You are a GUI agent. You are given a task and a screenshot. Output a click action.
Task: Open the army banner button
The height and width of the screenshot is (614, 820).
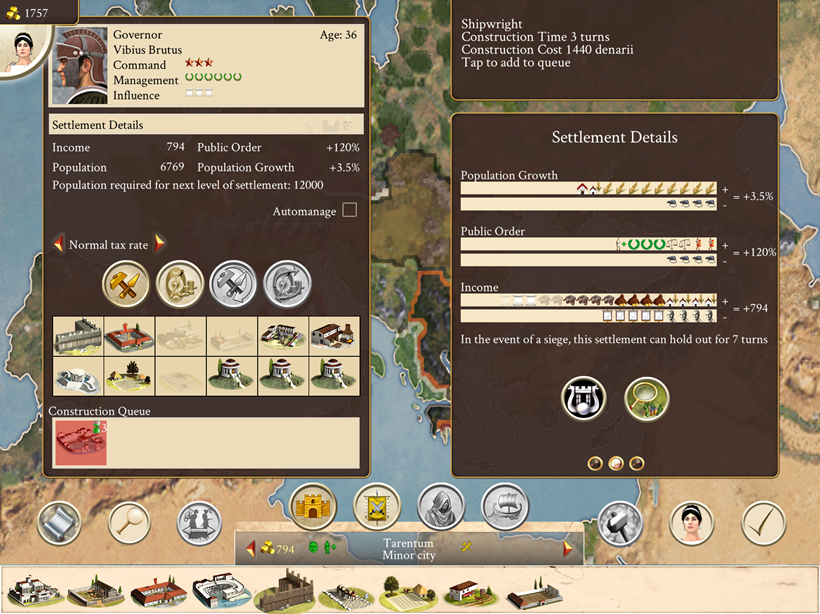click(x=377, y=506)
